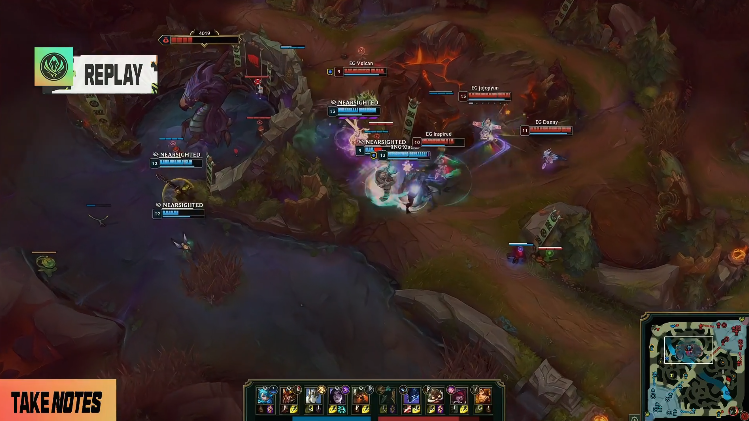This screenshot has height=421, width=749.
Task: Click the white camera frame on the minimap
Action: 689,347
